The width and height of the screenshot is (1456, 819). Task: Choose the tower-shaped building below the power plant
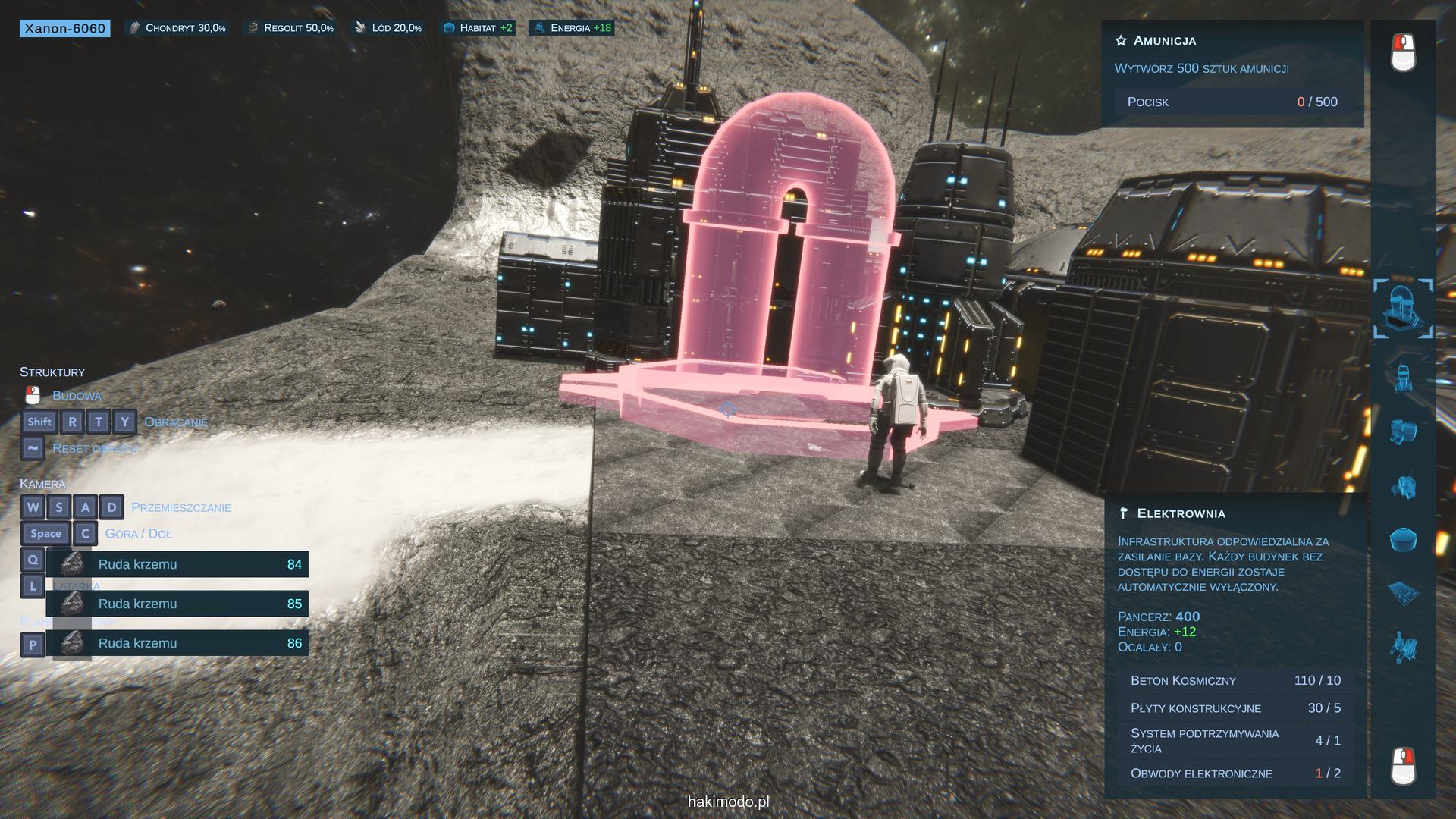1403,377
